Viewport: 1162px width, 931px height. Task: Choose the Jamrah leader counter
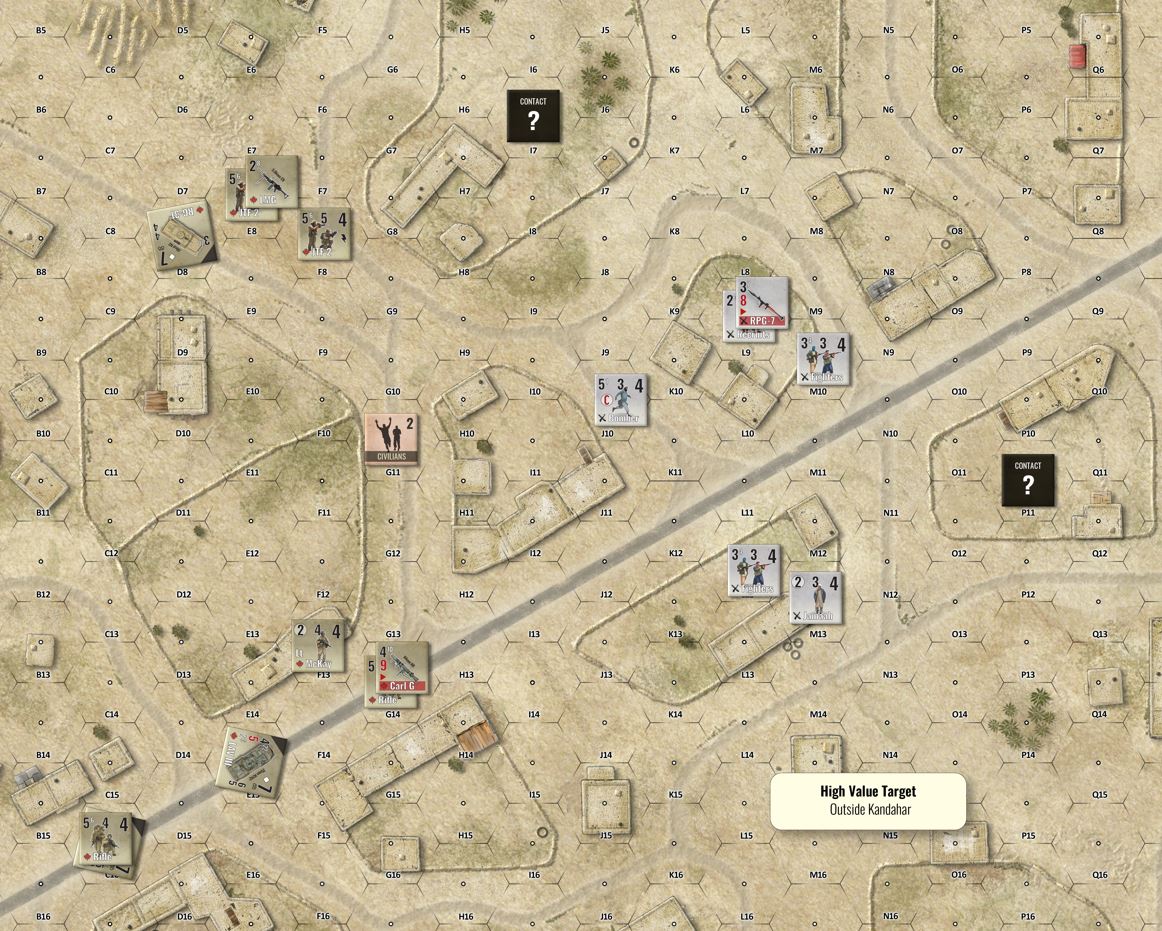815,597
